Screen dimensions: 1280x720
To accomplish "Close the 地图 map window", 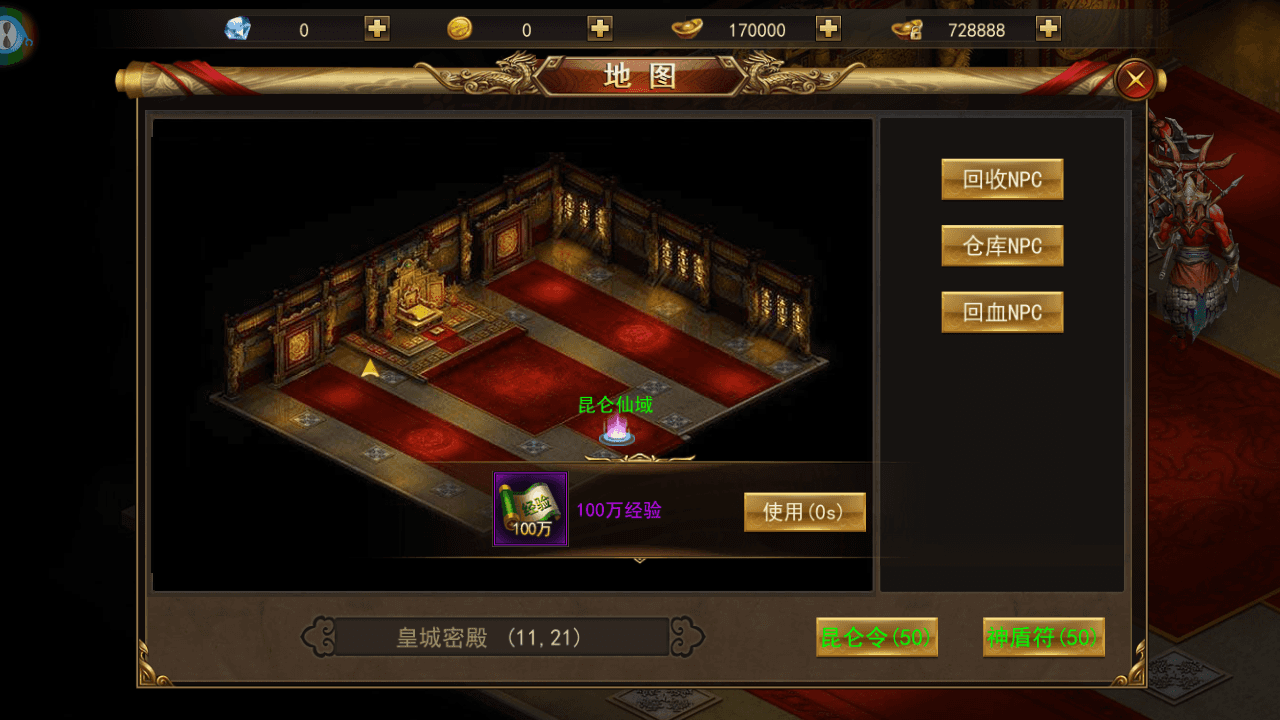I will [x=1136, y=80].
